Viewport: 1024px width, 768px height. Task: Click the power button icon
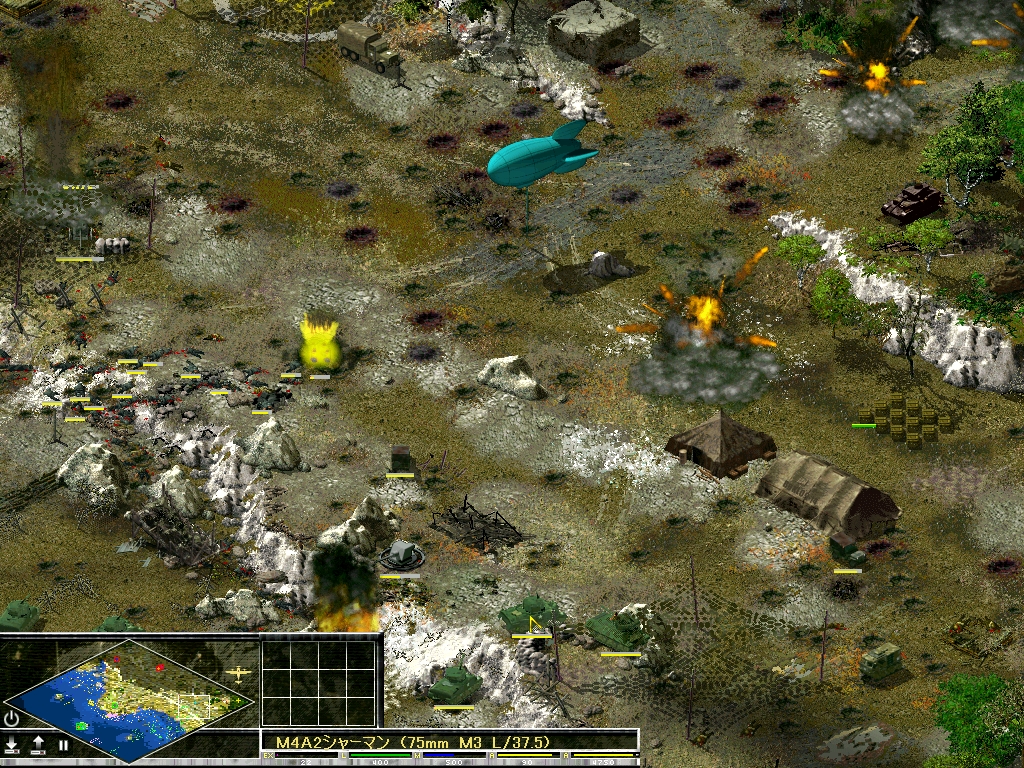(12, 718)
